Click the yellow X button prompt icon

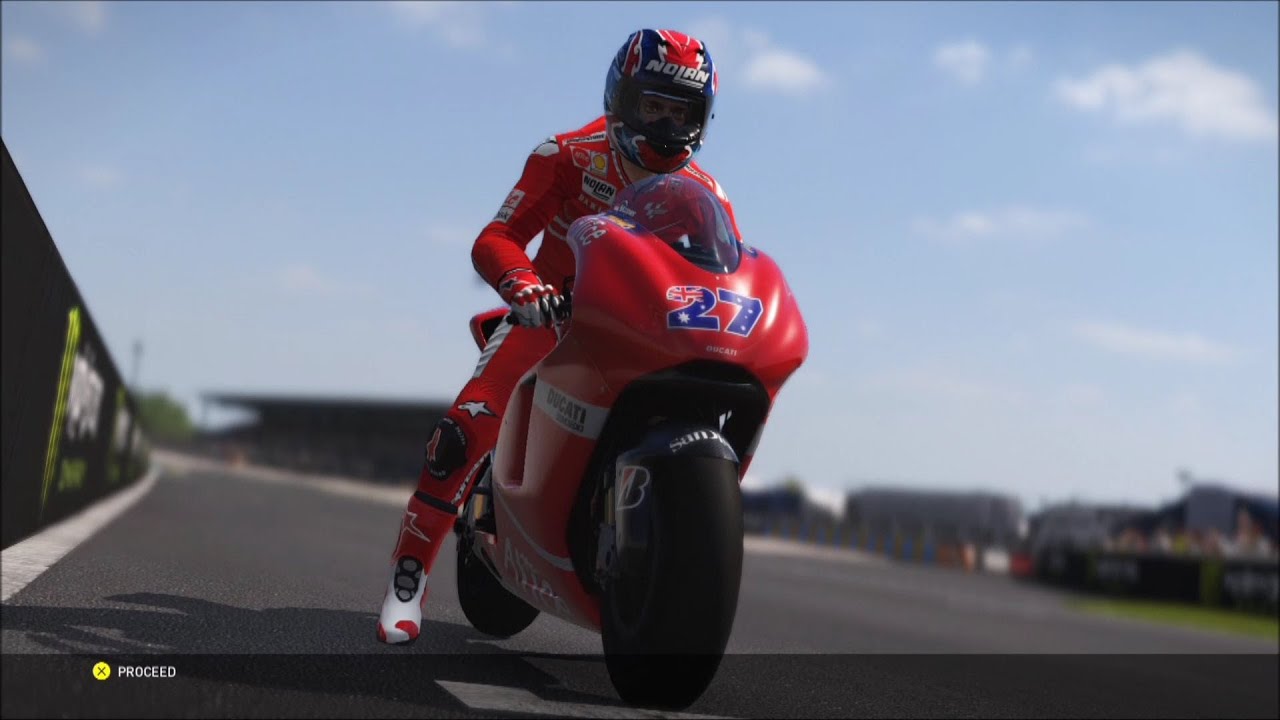100,673
